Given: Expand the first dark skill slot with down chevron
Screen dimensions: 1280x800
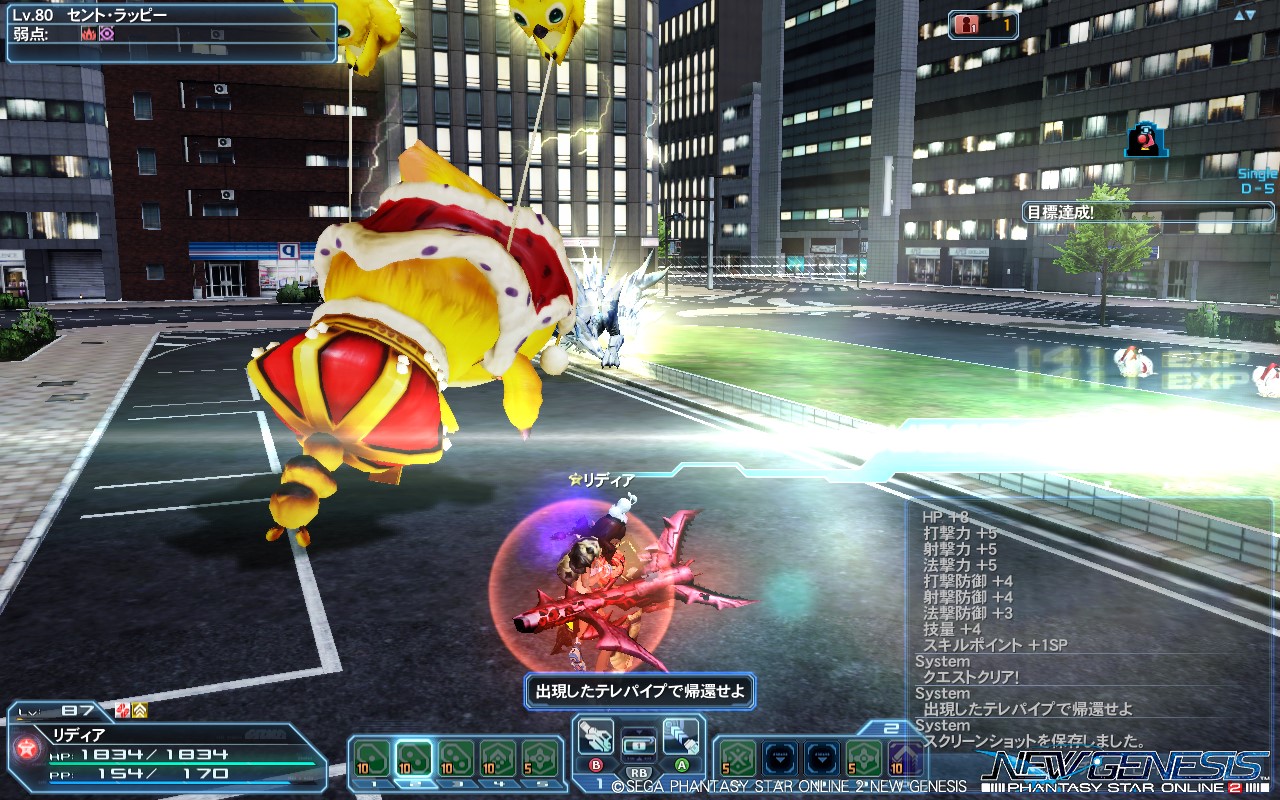Looking at the screenshot, I should coord(781,757).
